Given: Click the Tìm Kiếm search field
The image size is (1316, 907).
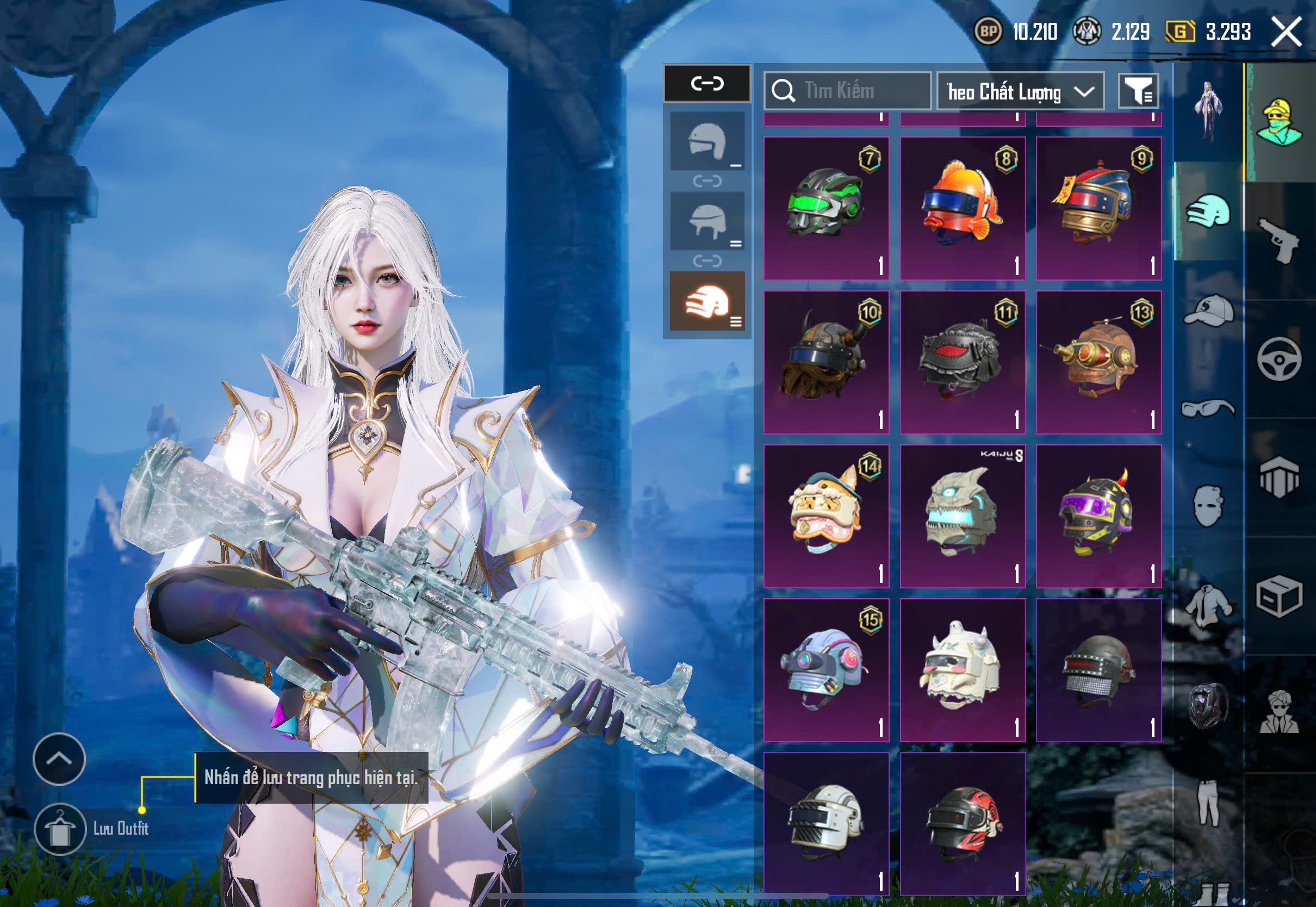Looking at the screenshot, I should click(x=847, y=91).
